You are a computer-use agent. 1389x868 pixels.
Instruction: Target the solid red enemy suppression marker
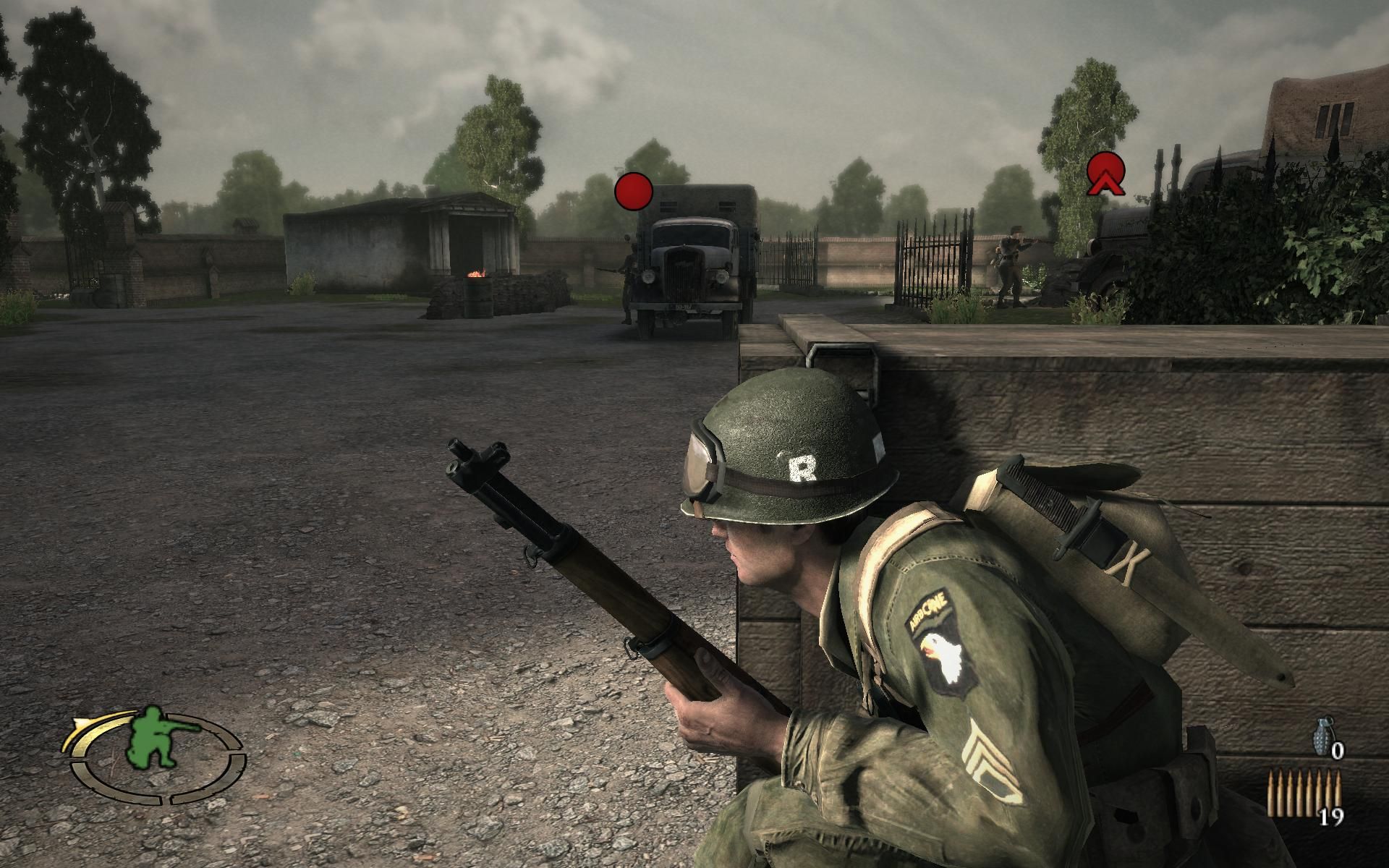click(634, 192)
